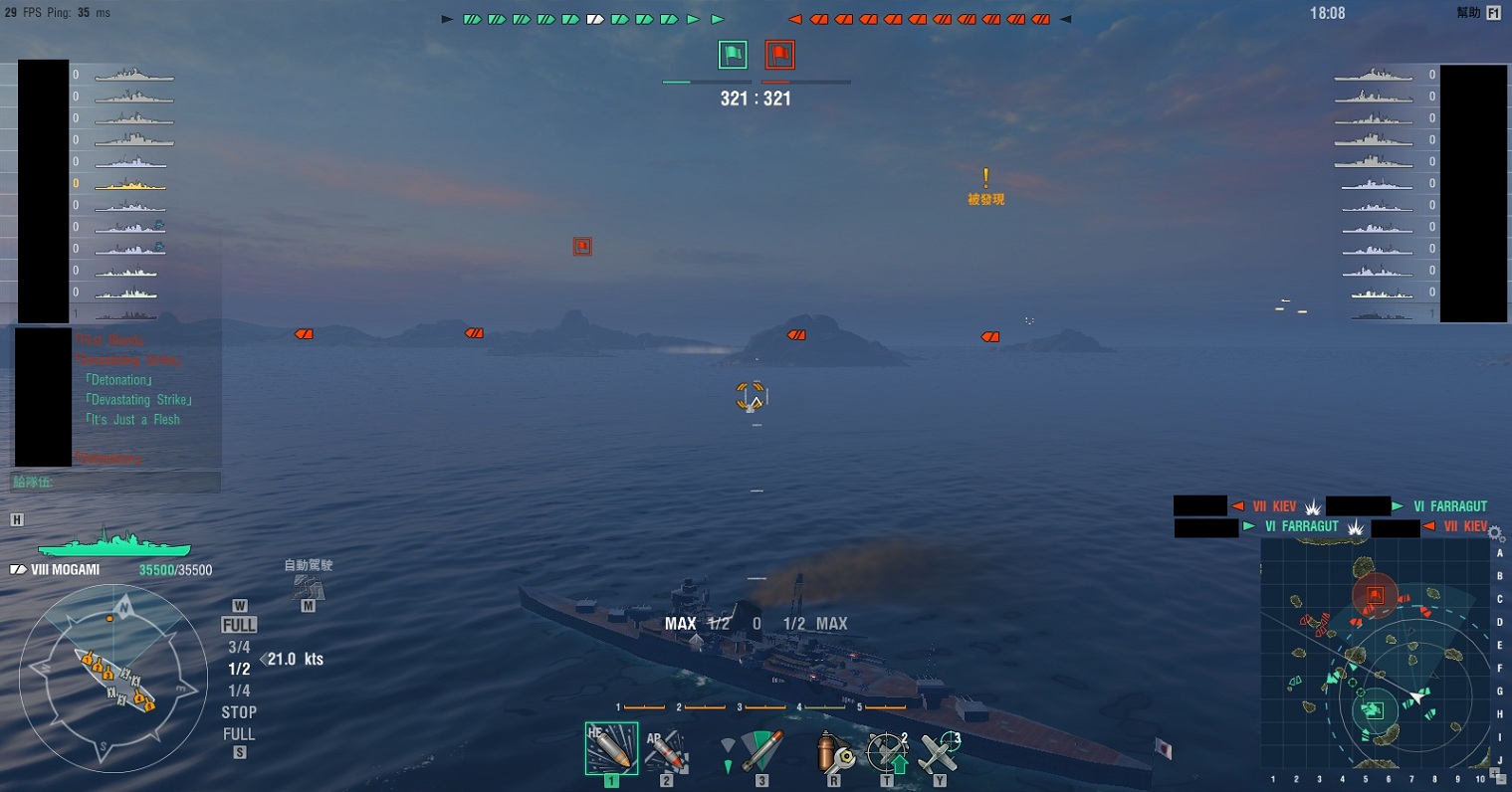Select the torpedo launcher weapon
Viewport: 1512px width, 792px height.
pos(761,751)
